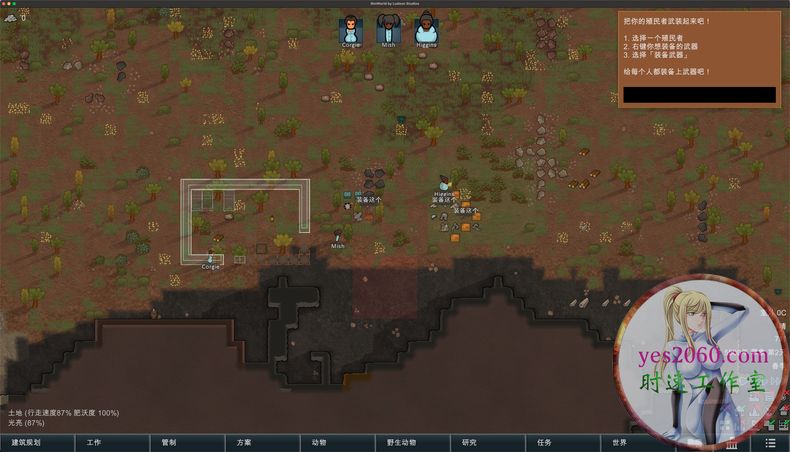Select colonist Higgins's portrait
Screen dimensions: 790x452
point(426,29)
